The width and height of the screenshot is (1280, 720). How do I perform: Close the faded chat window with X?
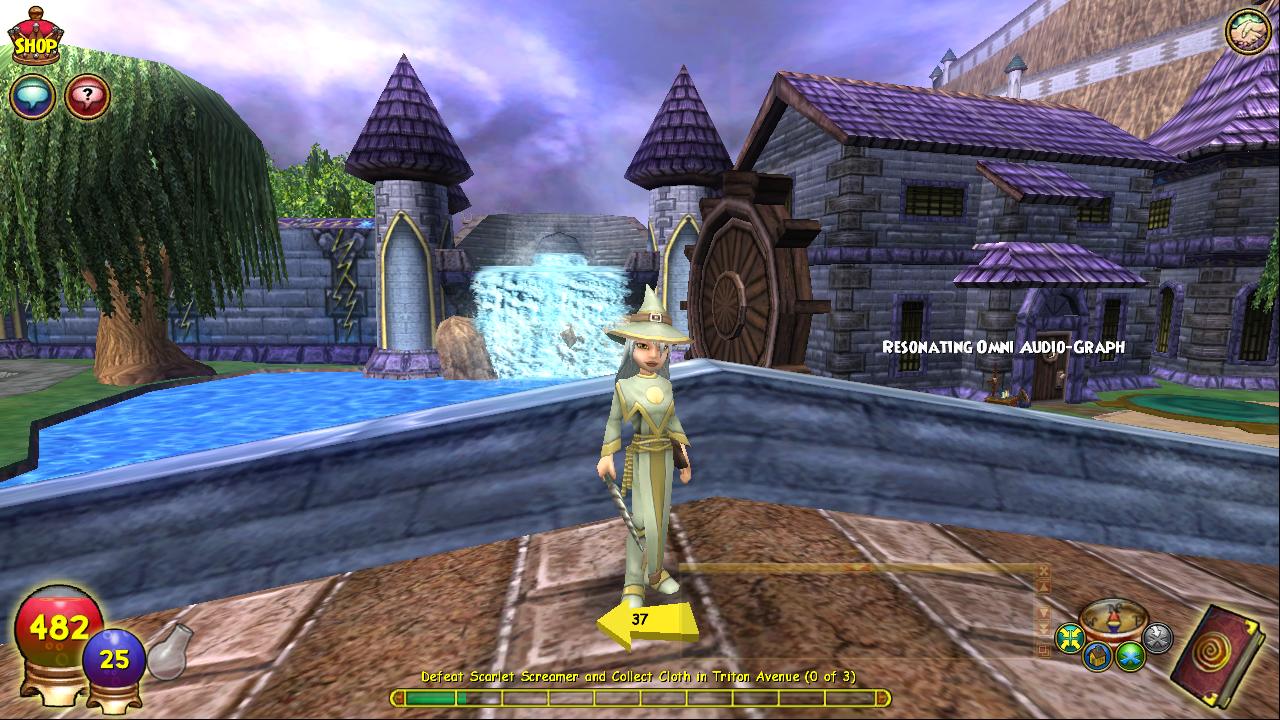pos(1044,570)
